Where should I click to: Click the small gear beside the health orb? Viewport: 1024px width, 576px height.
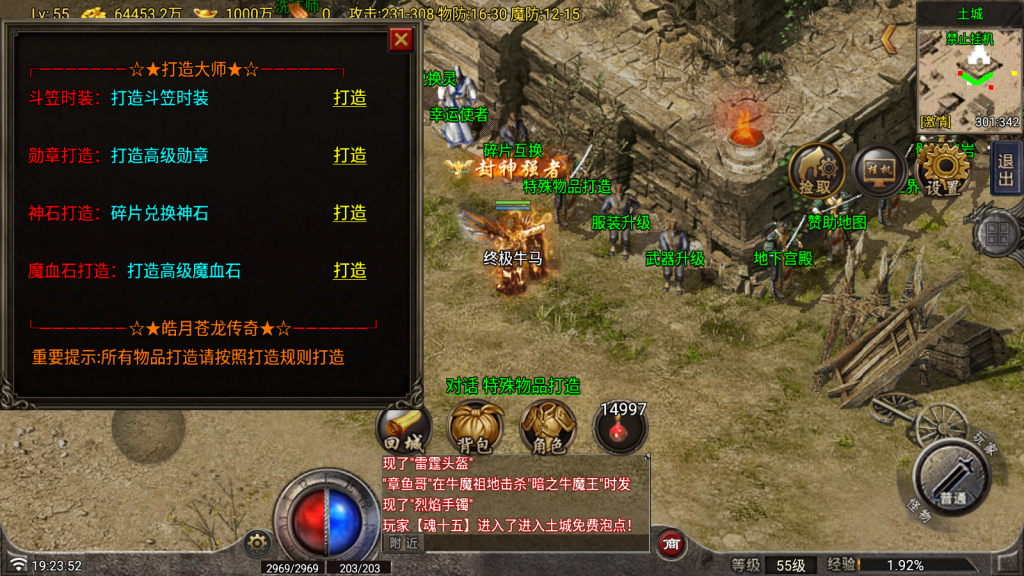pos(257,543)
